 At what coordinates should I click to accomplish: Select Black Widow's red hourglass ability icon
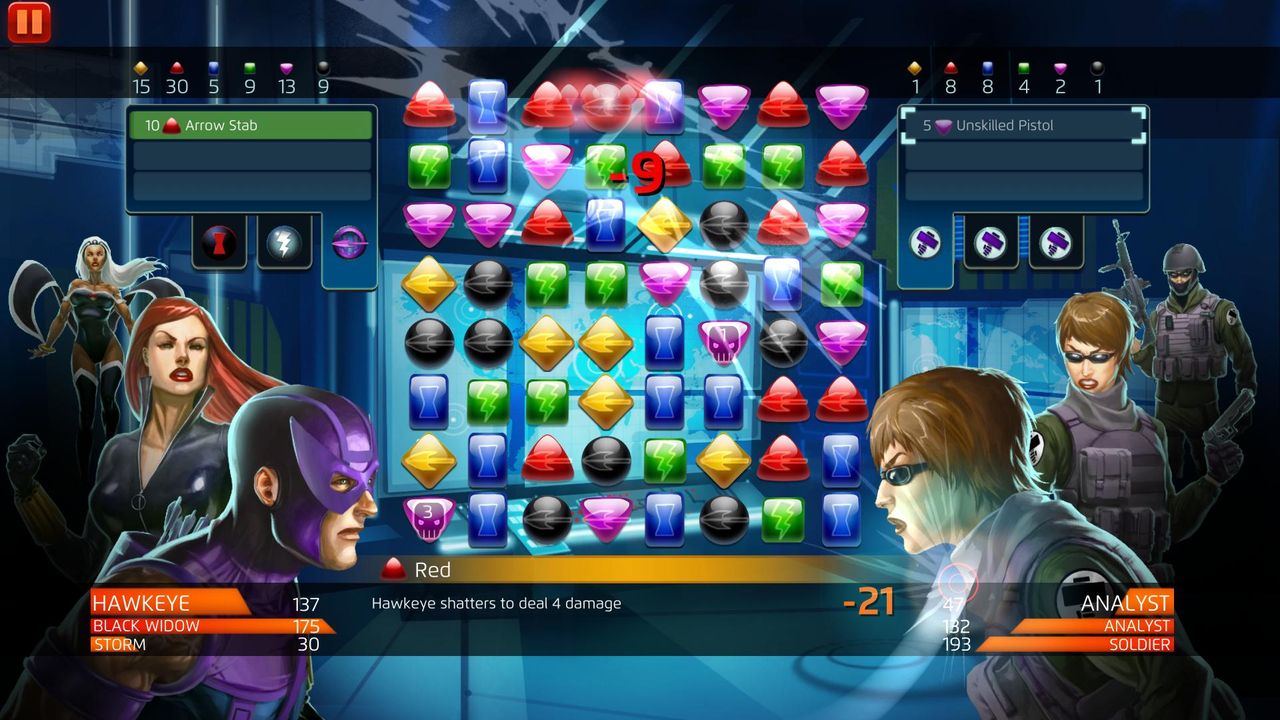point(218,241)
